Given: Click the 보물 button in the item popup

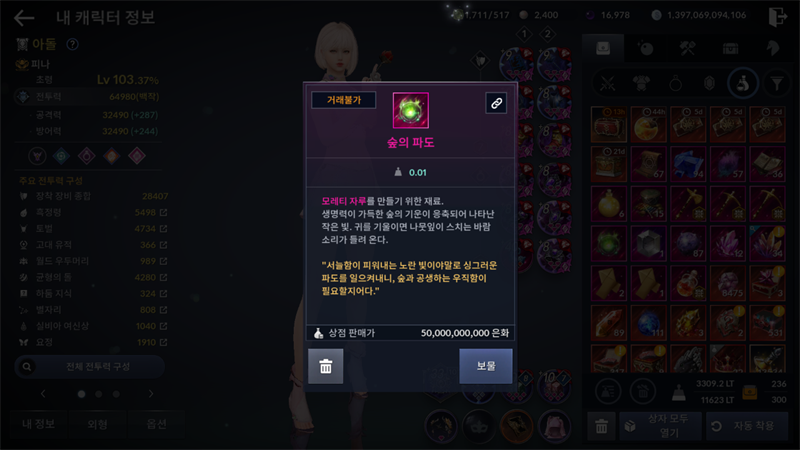Looking at the screenshot, I should 485,367.
